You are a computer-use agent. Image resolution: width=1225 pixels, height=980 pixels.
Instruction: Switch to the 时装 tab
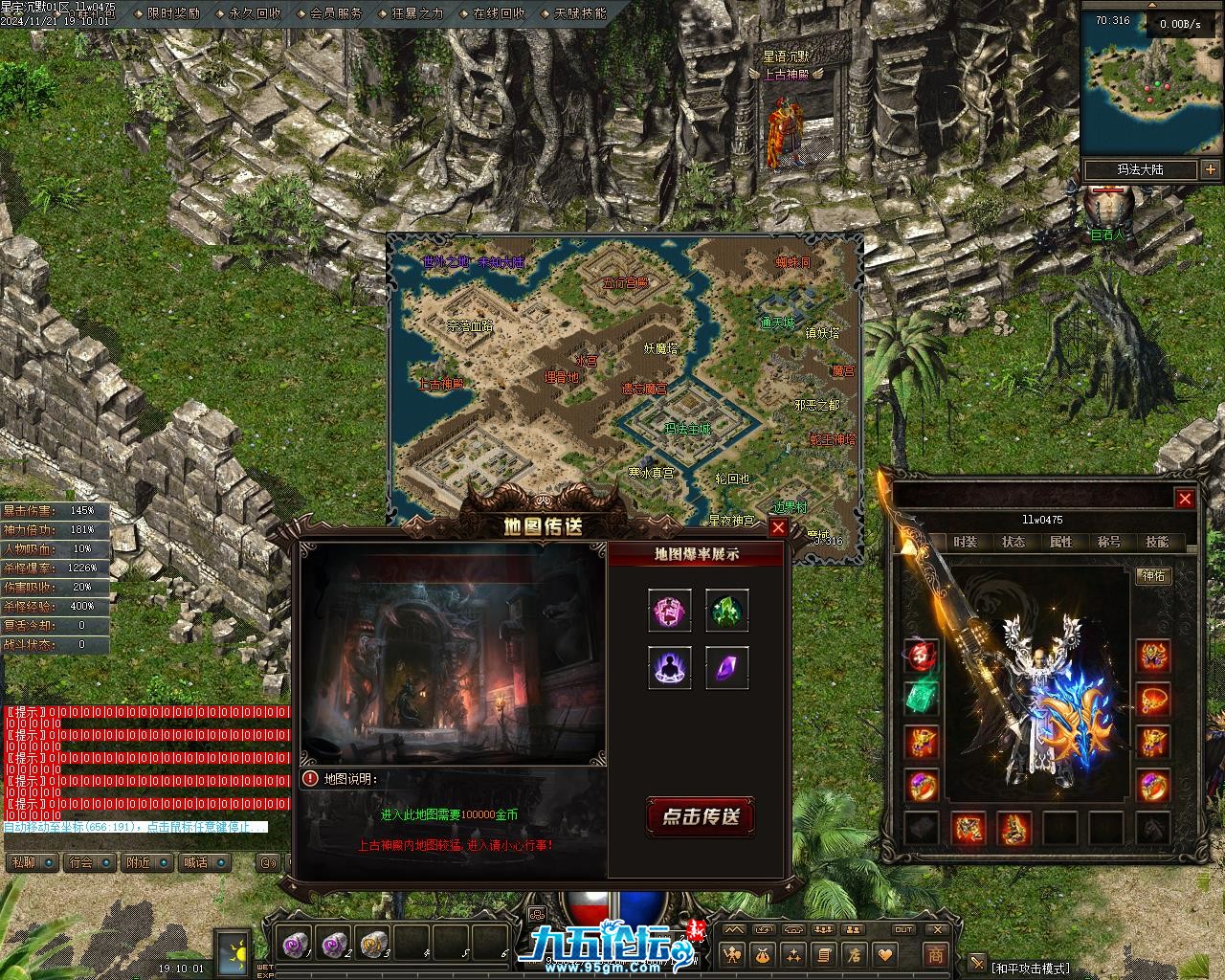click(x=966, y=542)
